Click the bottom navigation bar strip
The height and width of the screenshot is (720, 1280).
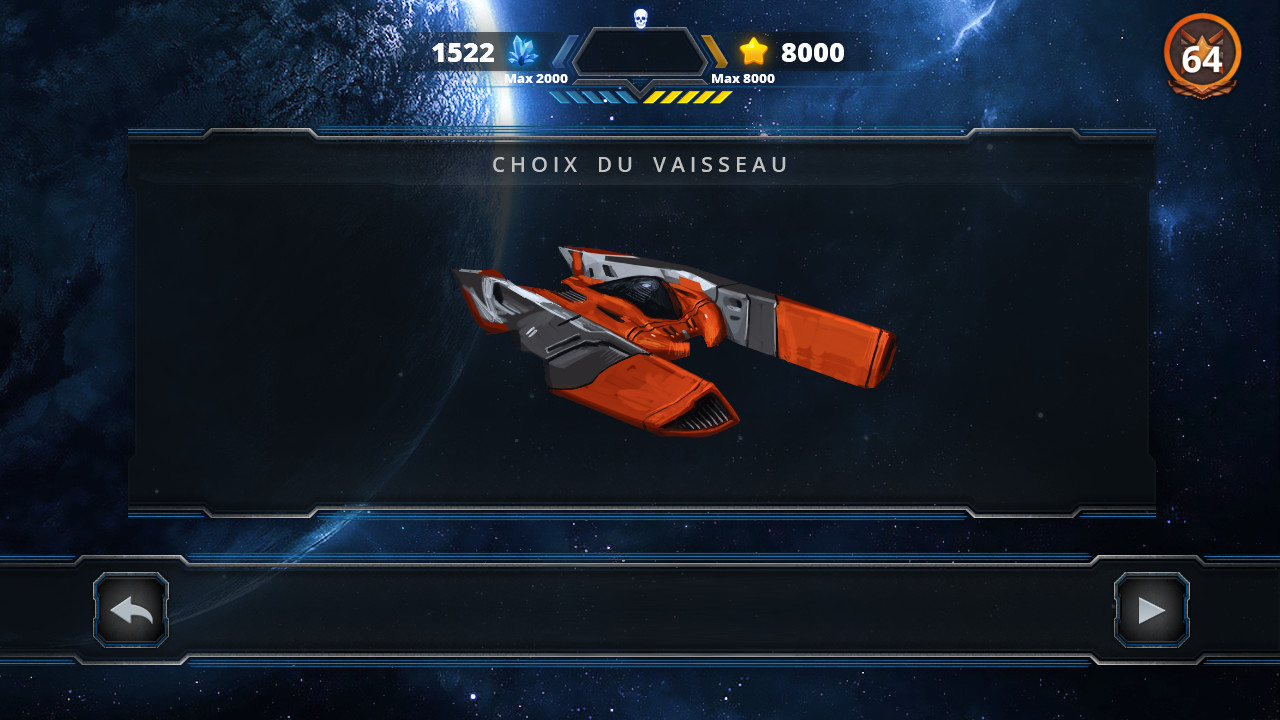[x=640, y=609]
